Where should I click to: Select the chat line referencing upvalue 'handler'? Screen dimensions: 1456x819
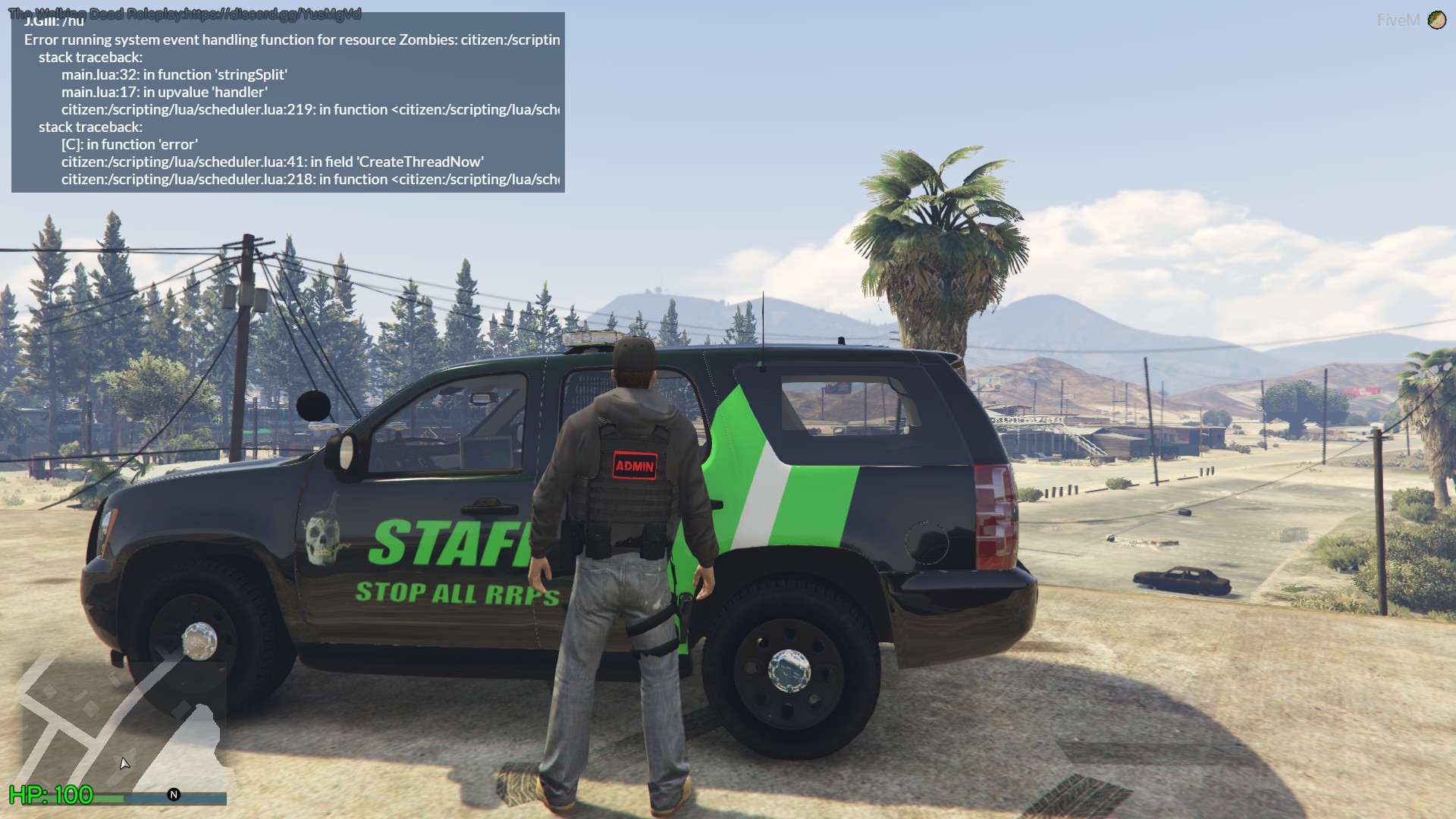[165, 91]
